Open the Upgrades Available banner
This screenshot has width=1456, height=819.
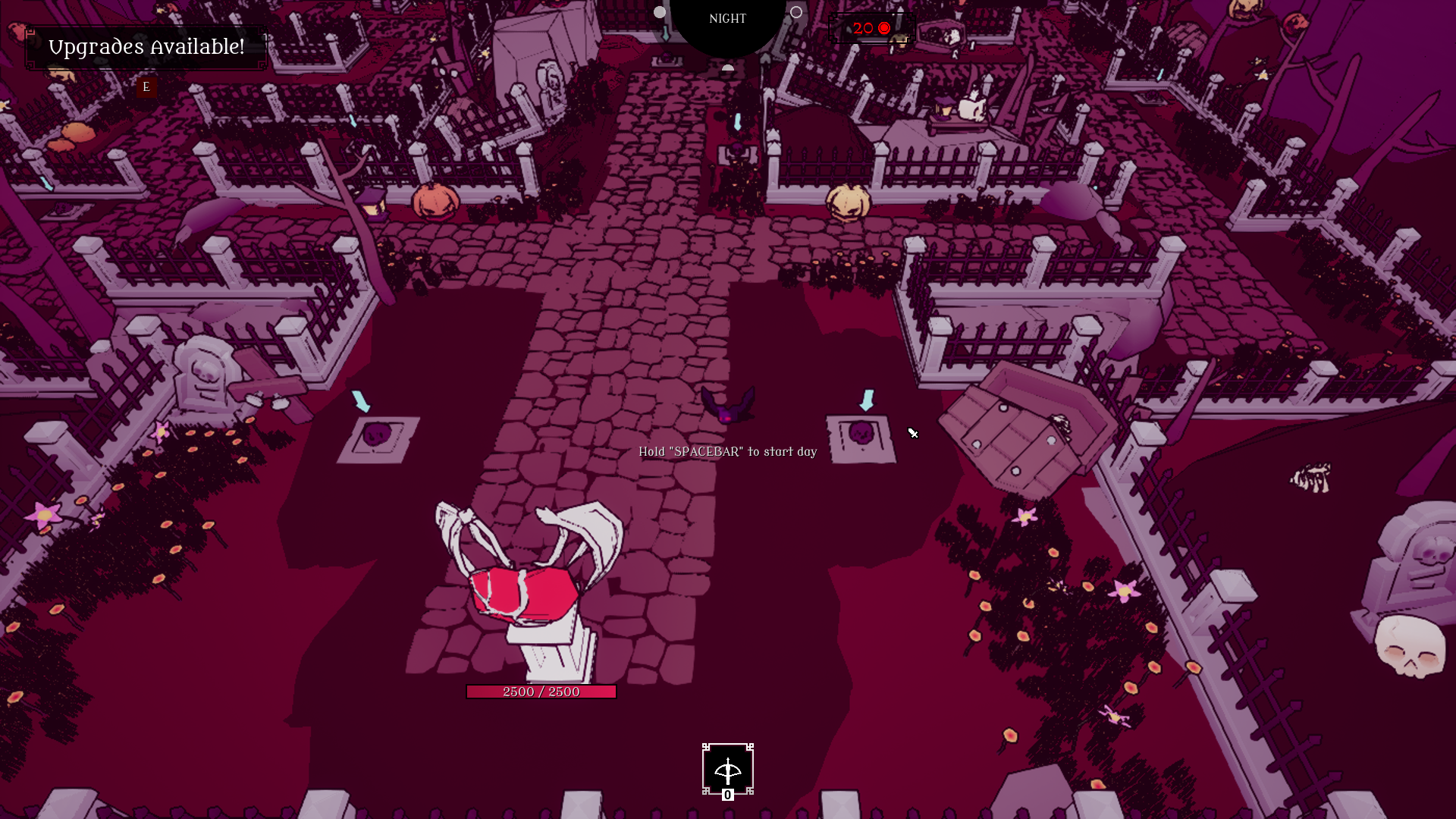point(146,47)
